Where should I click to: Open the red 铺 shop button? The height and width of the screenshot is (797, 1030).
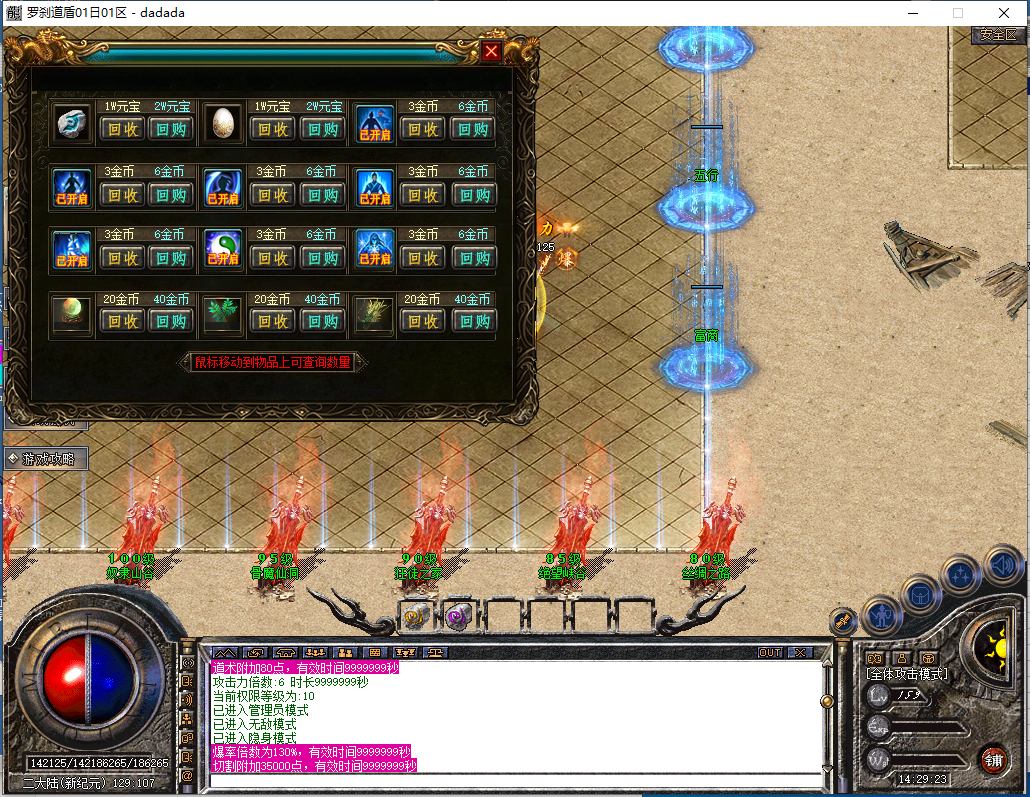coord(993,759)
